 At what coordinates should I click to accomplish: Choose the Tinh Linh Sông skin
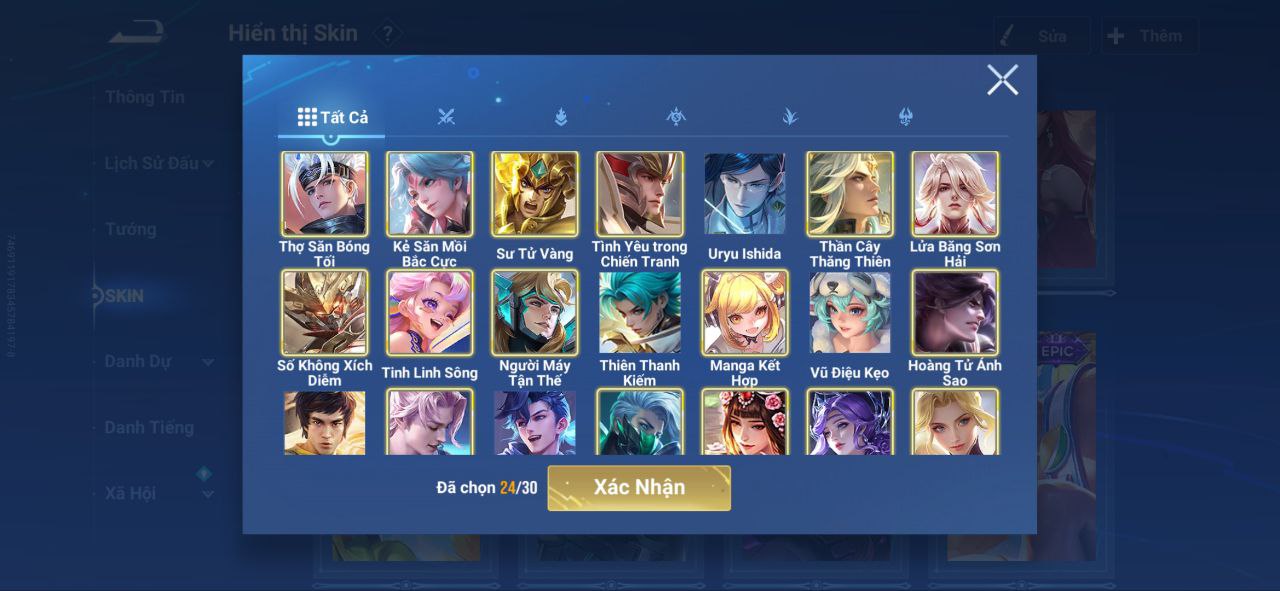pos(430,313)
